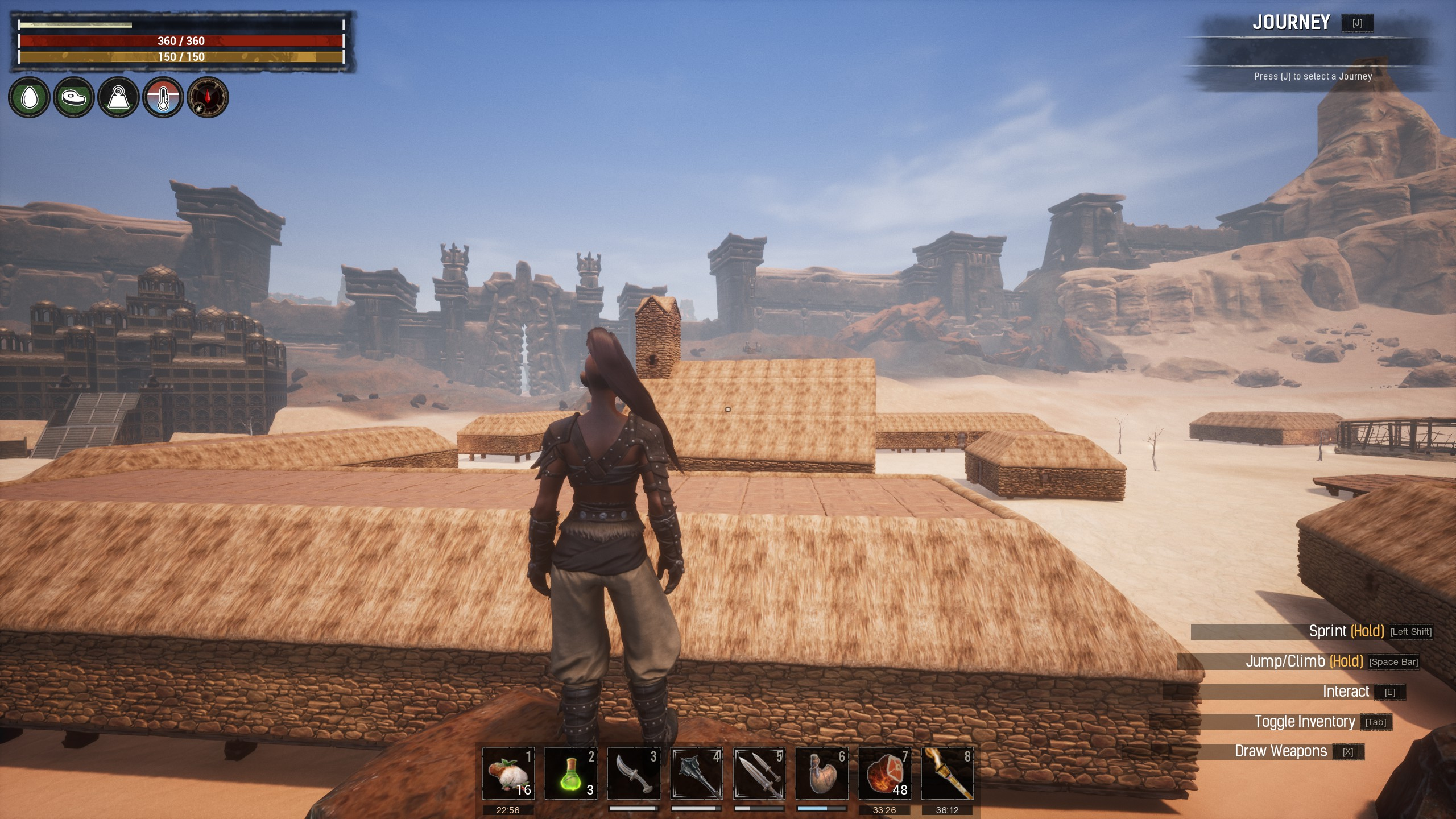
Task: Eat the cooked meat from the hotbar
Action: point(884,773)
